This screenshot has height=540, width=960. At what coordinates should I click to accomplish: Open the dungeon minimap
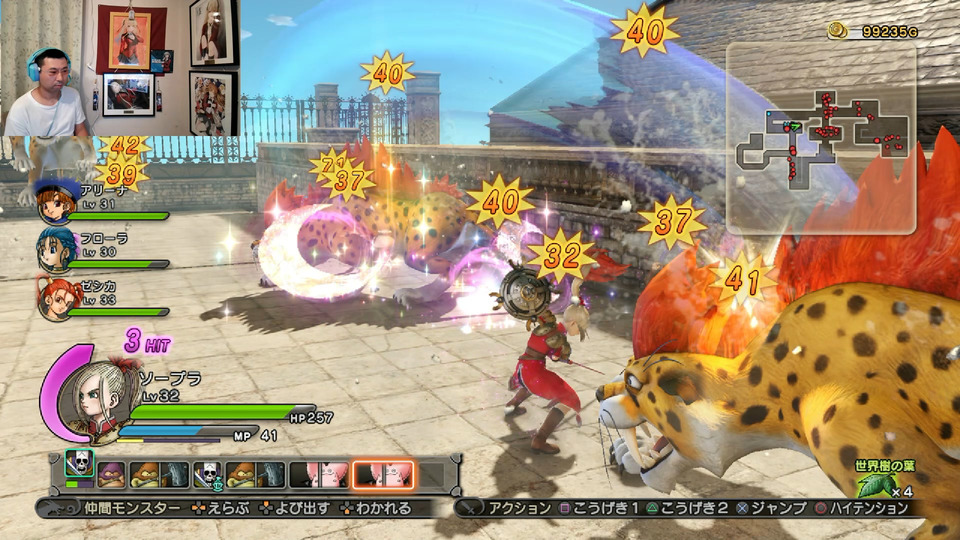pos(820,135)
